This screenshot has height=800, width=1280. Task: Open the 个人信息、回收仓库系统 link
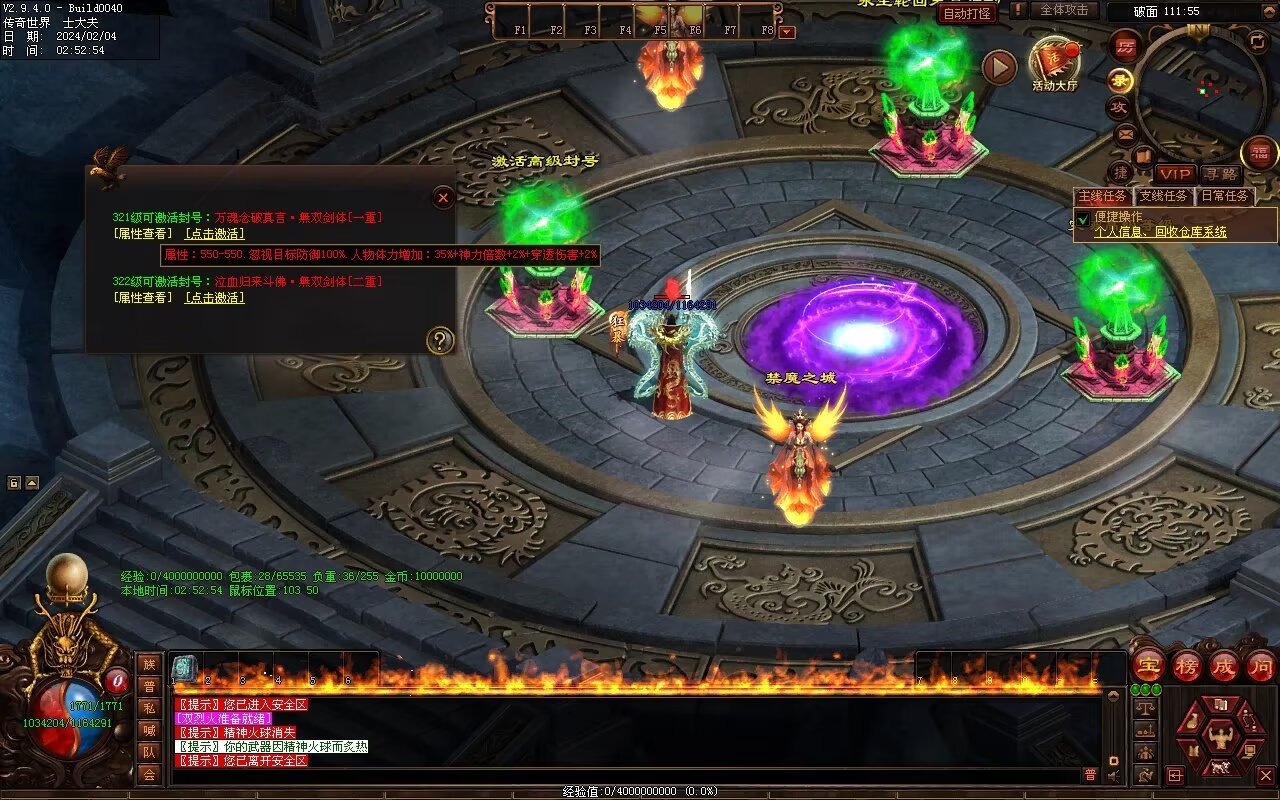[x=1160, y=232]
